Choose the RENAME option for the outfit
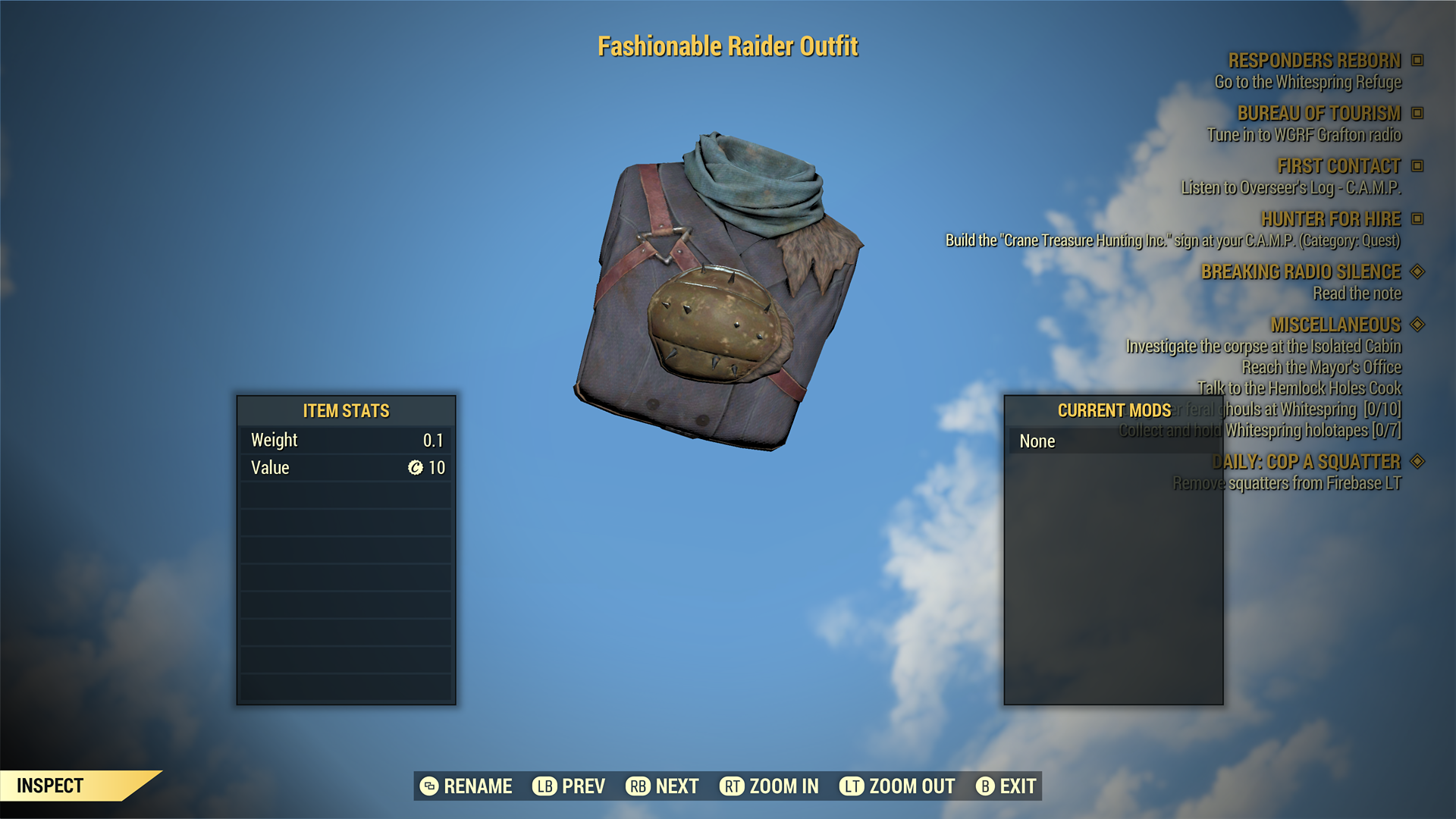This screenshot has height=819, width=1456. pos(466,786)
